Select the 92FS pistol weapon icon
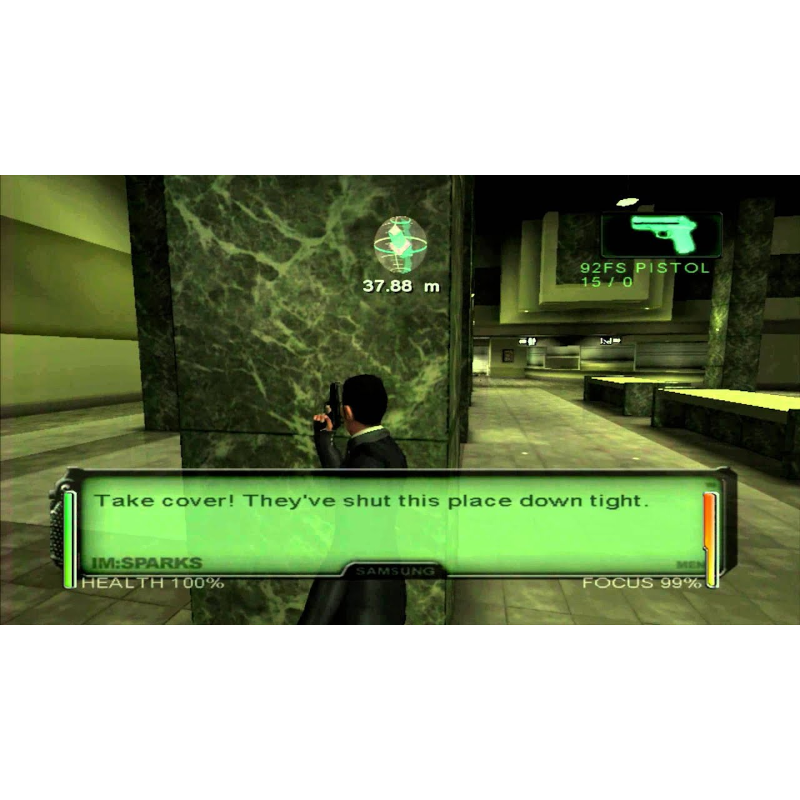800x800 pixels. pos(661,235)
